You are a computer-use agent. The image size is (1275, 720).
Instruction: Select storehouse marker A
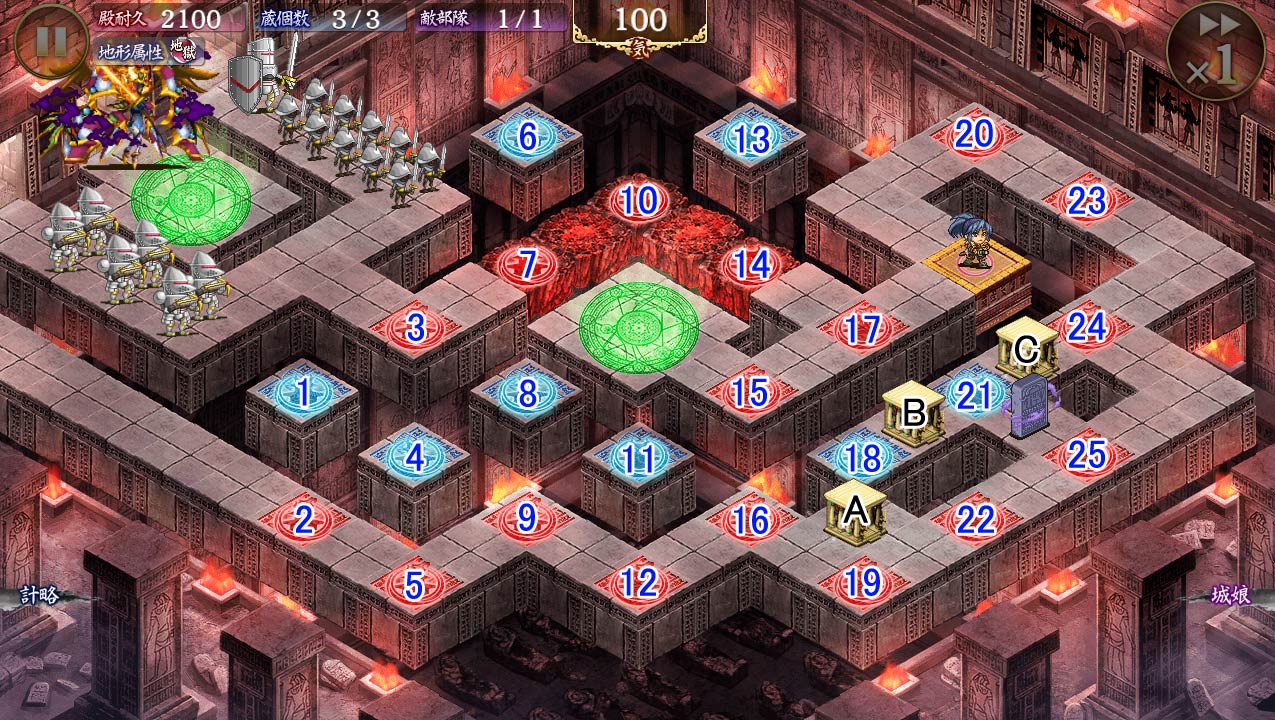(x=855, y=512)
